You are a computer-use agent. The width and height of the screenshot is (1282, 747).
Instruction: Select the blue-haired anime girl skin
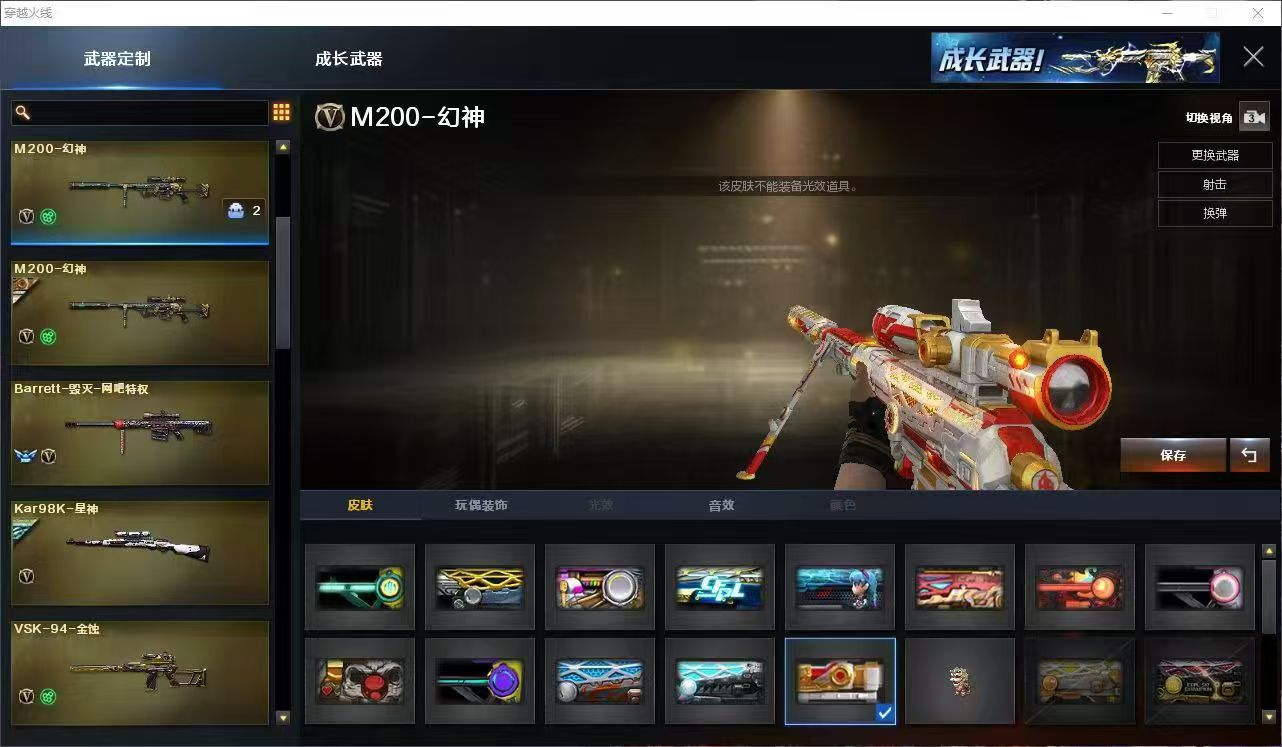point(840,587)
